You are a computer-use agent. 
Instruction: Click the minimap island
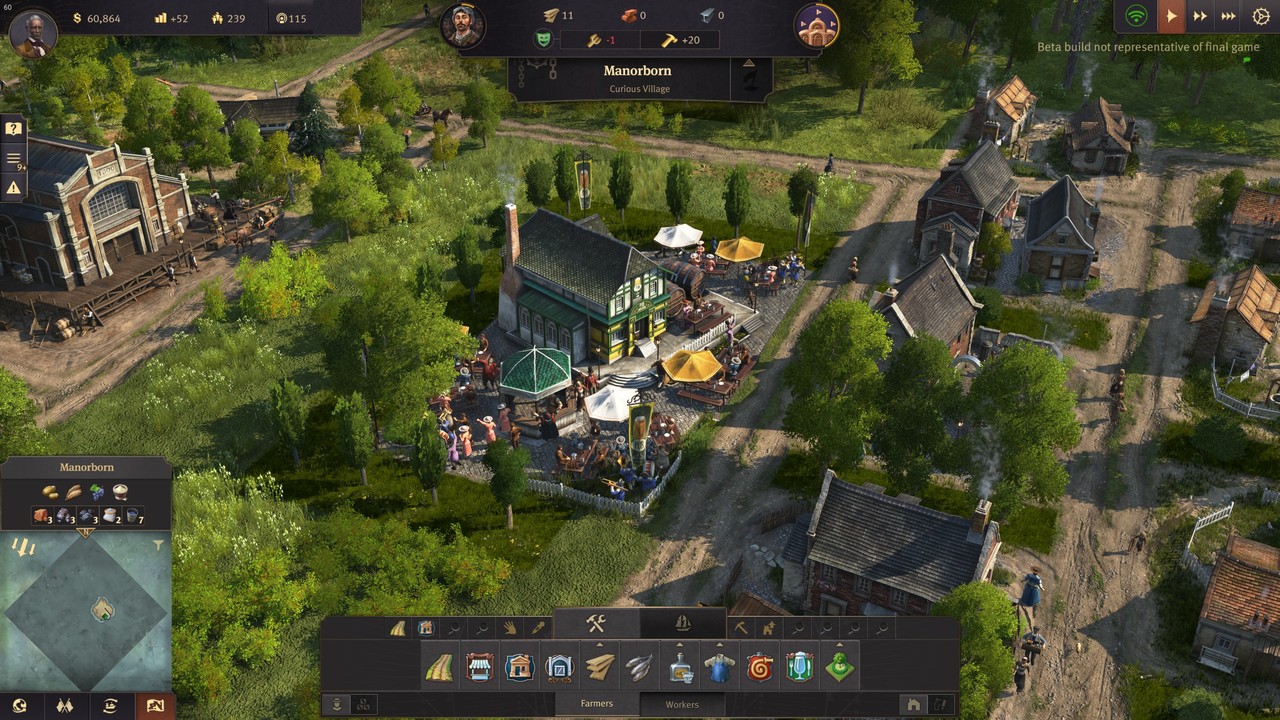[103, 609]
